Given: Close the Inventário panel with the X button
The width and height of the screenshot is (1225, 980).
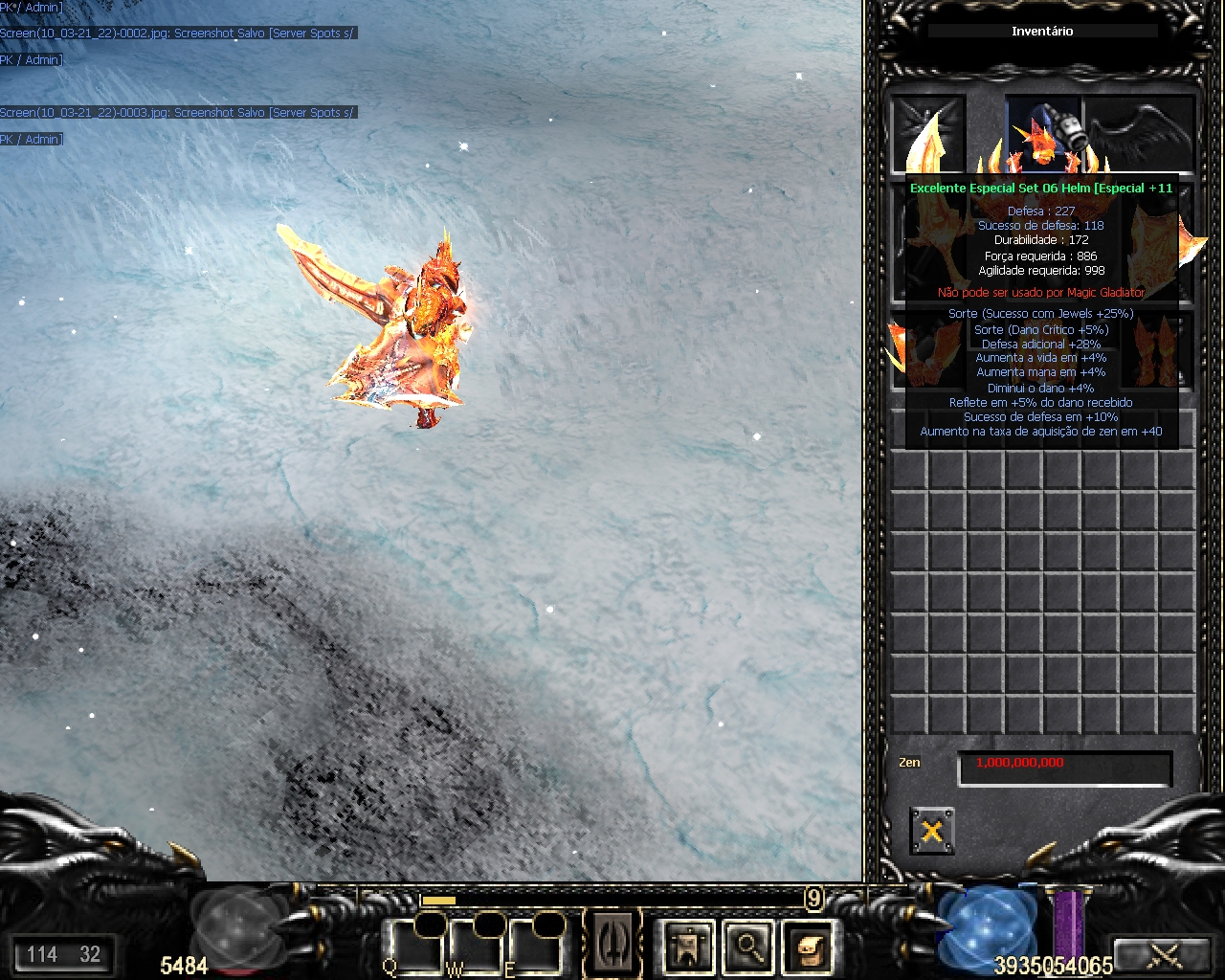Looking at the screenshot, I should point(931,830).
